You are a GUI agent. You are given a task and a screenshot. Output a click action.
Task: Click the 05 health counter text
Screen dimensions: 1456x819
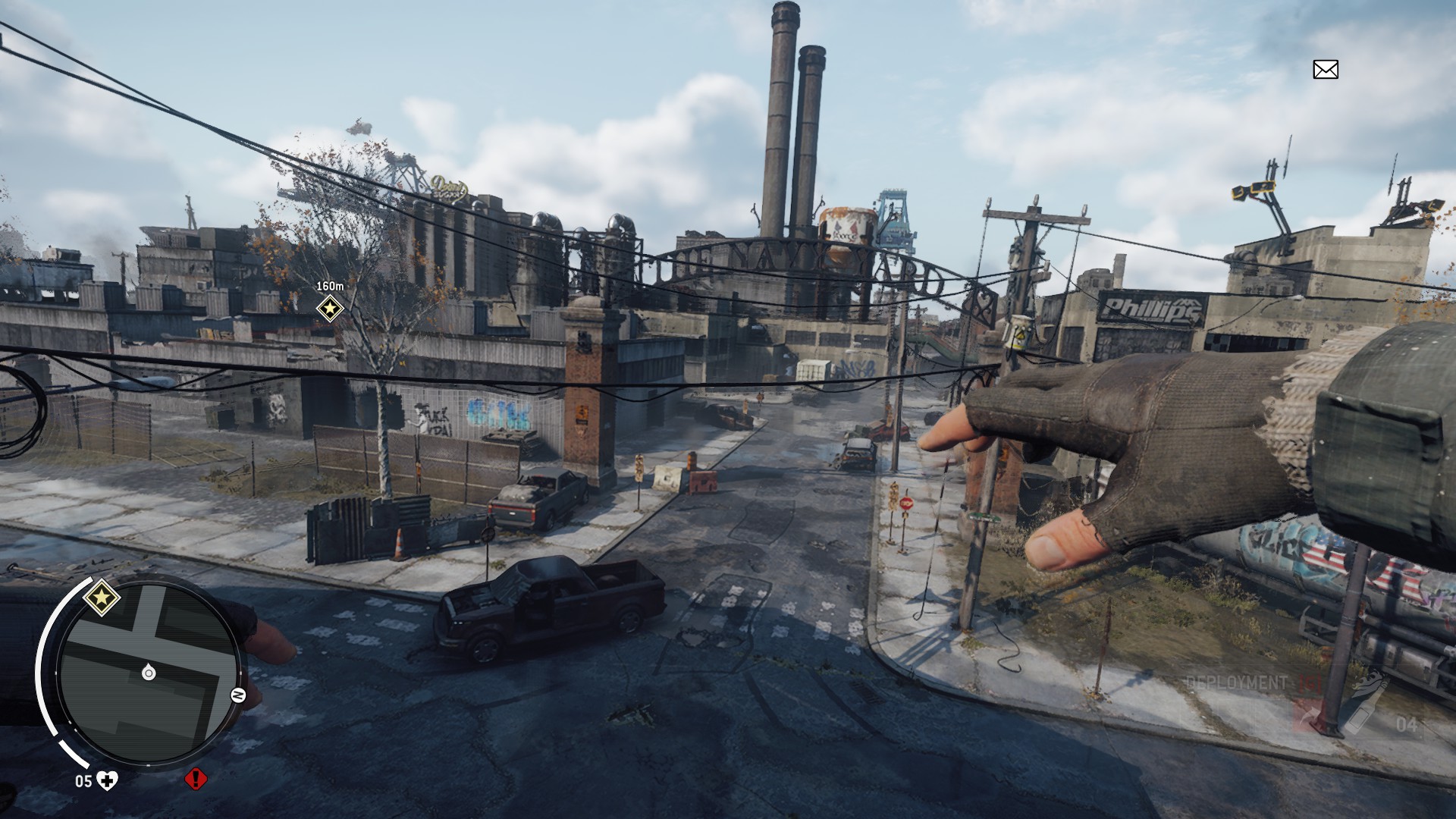(x=83, y=781)
